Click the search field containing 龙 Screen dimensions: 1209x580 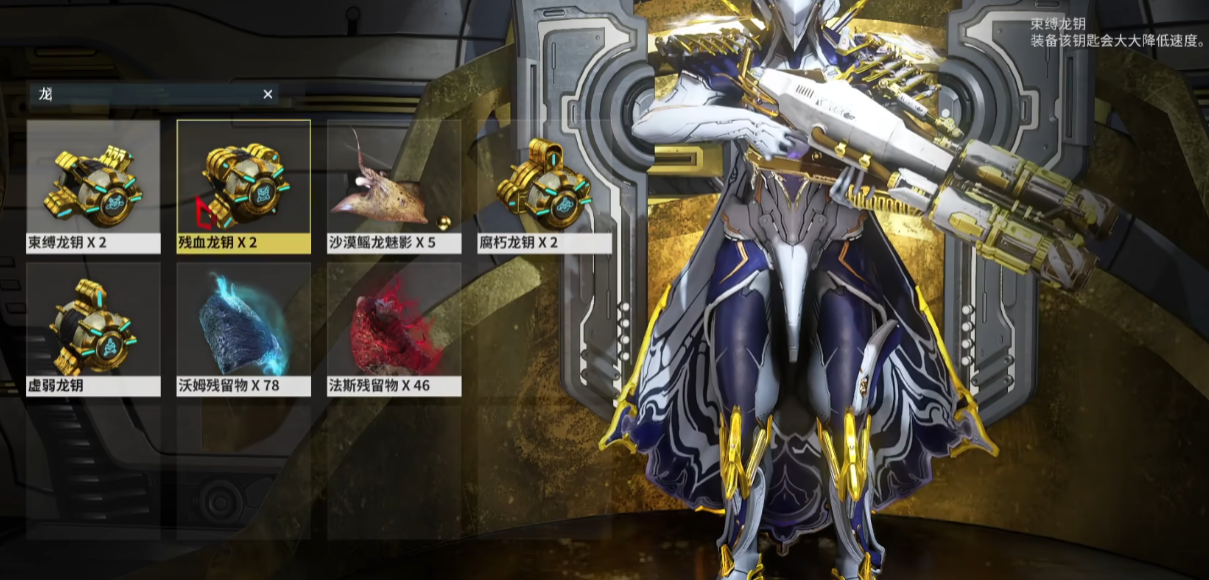pyautogui.click(x=145, y=94)
